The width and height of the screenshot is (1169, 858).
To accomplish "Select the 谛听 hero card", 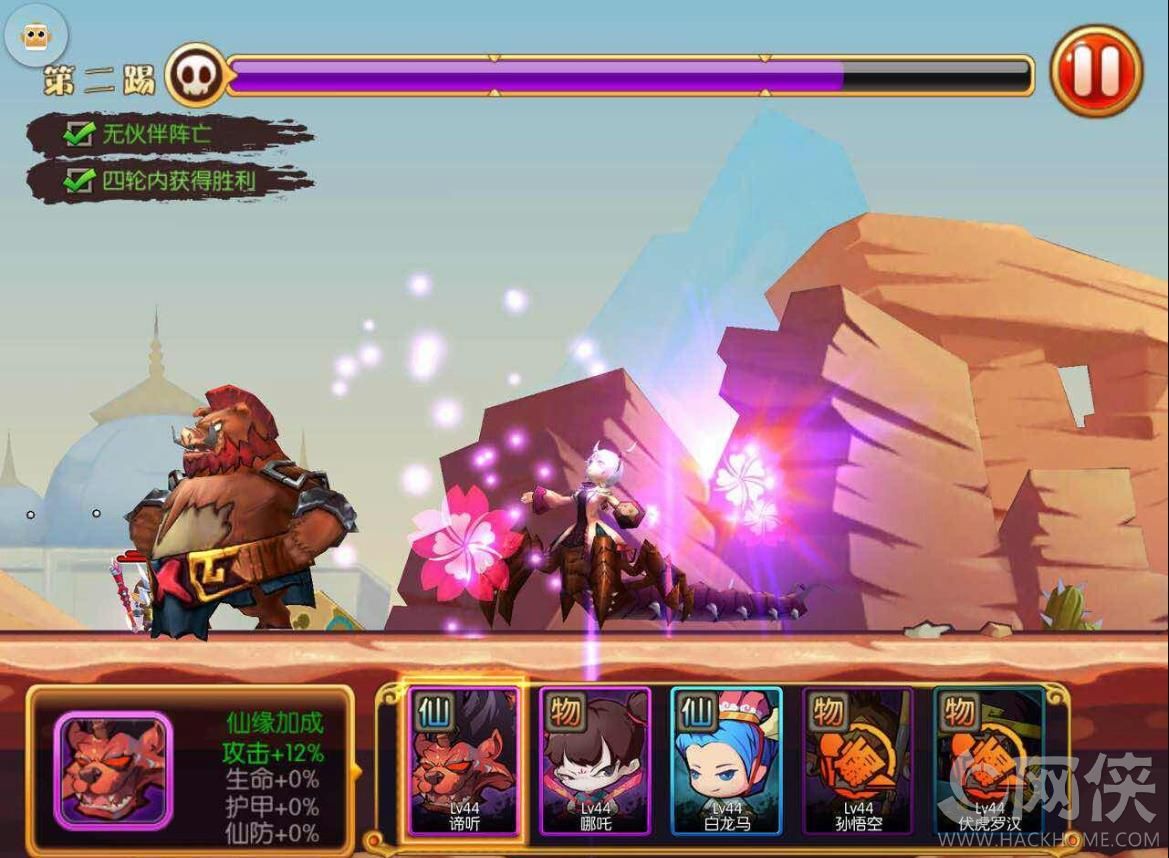I will [x=463, y=761].
